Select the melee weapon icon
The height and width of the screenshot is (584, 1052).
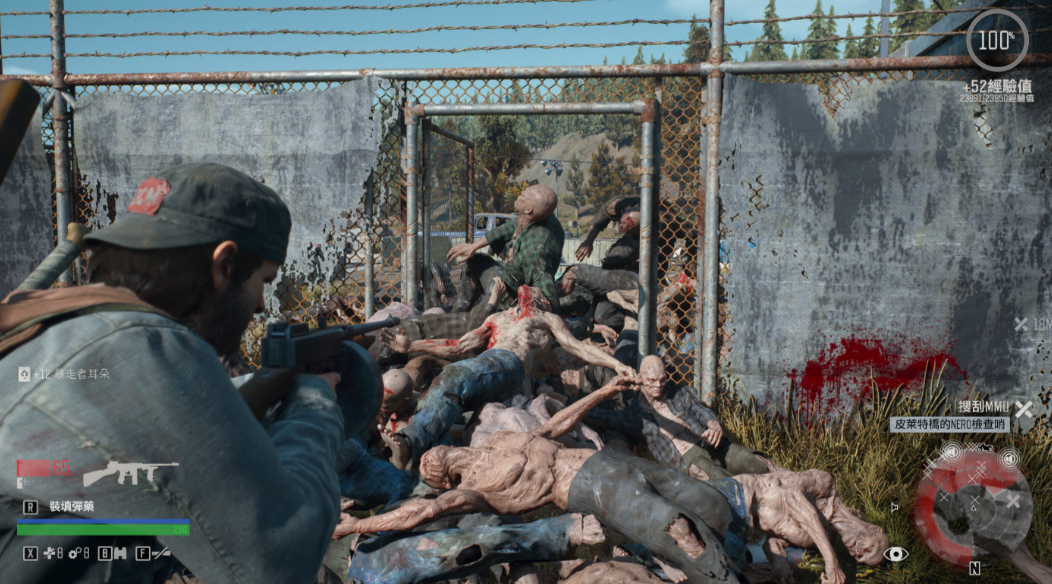click(x=160, y=552)
